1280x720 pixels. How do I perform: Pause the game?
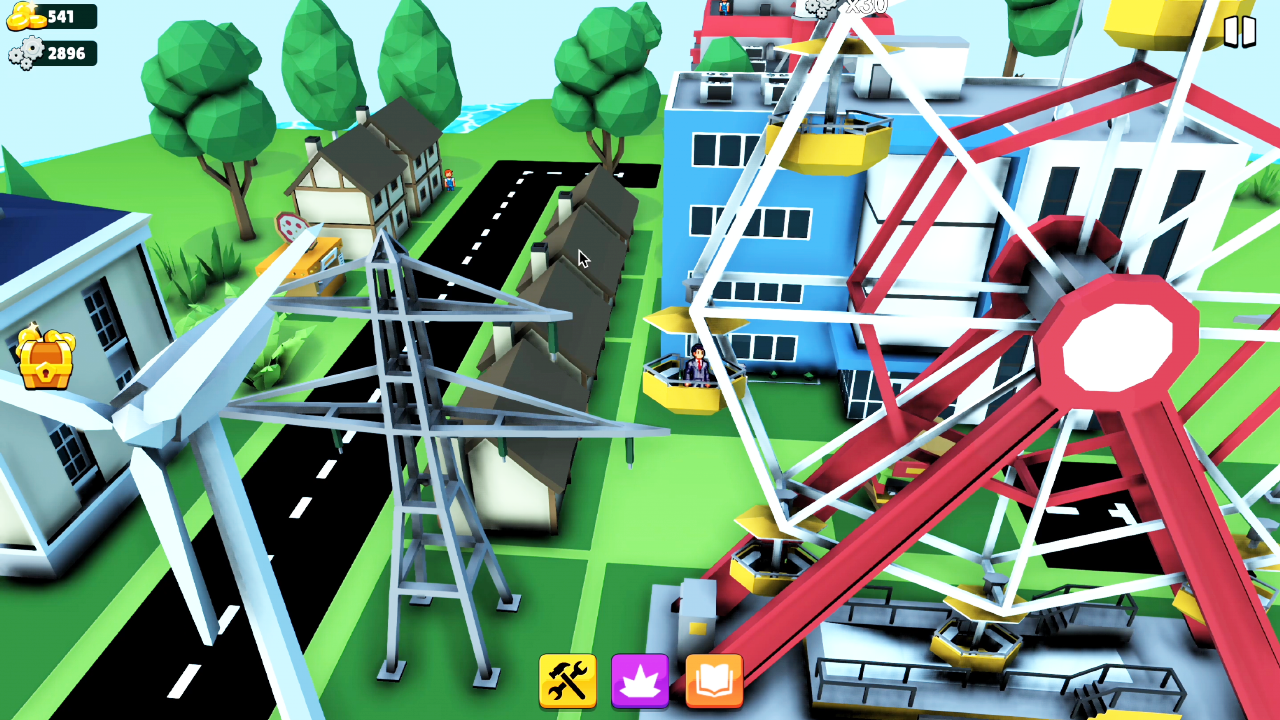(1240, 30)
